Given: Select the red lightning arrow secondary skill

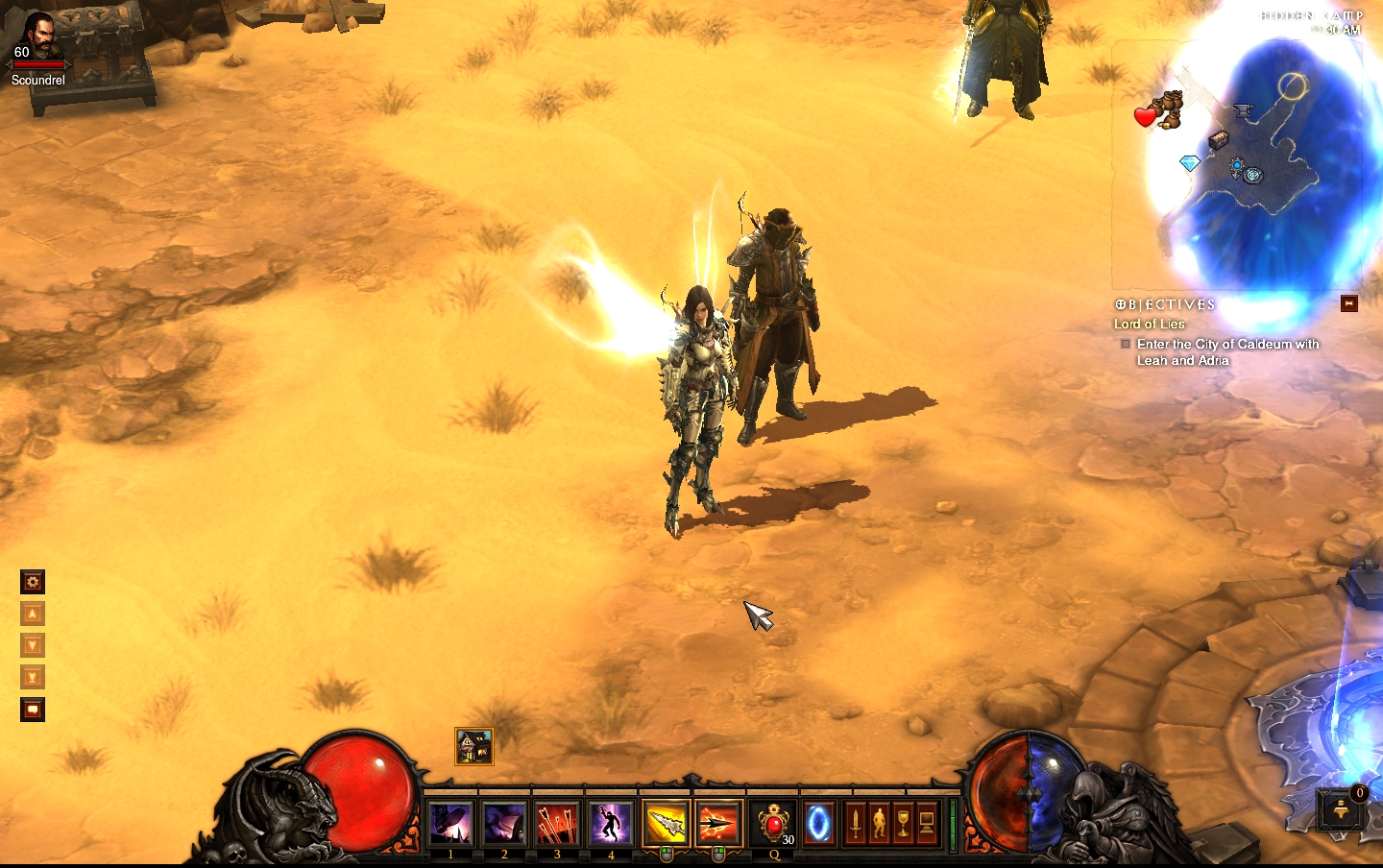Looking at the screenshot, I should [x=718, y=824].
